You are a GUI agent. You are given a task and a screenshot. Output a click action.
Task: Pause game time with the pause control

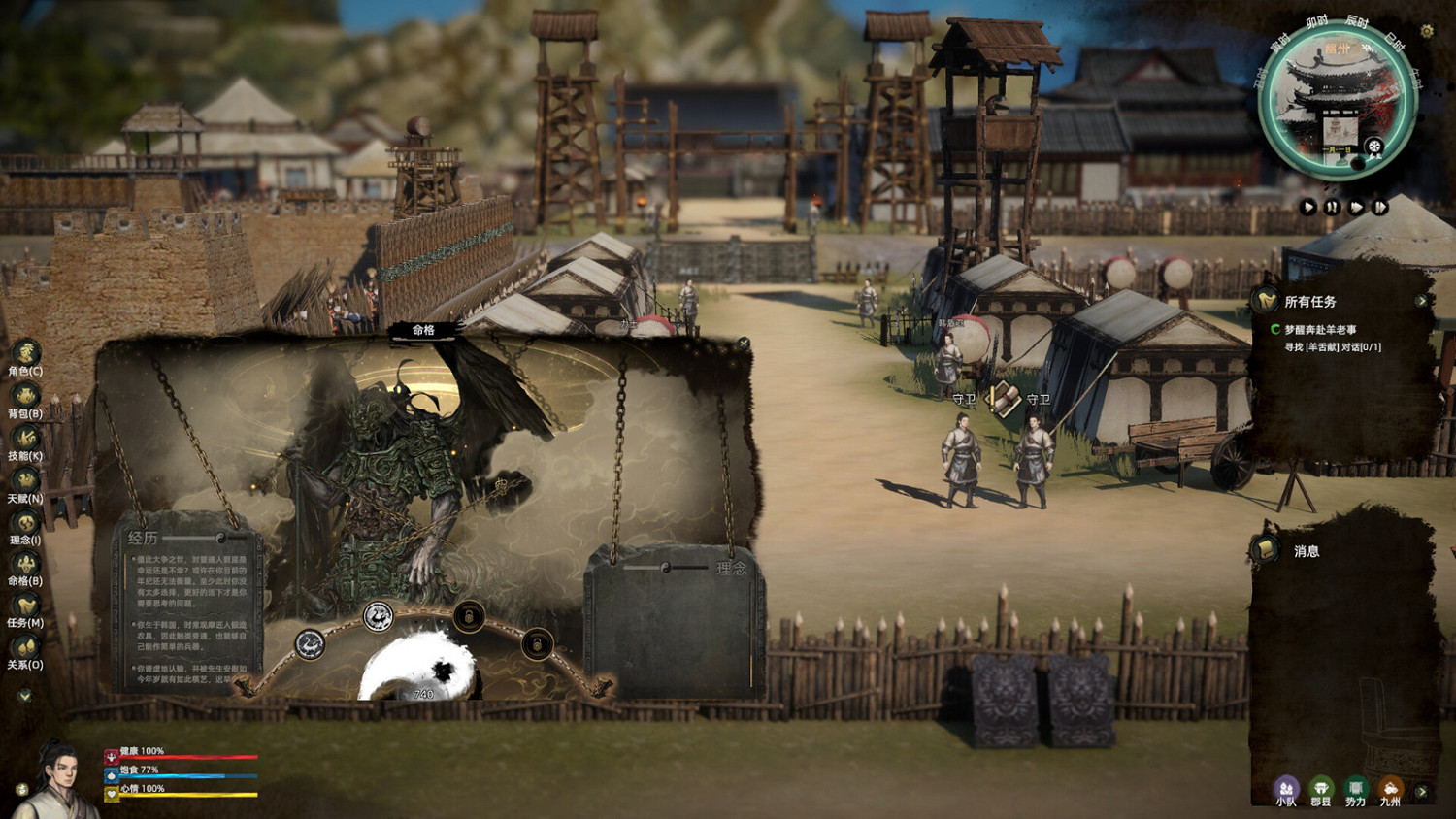pyautogui.click(x=1334, y=207)
